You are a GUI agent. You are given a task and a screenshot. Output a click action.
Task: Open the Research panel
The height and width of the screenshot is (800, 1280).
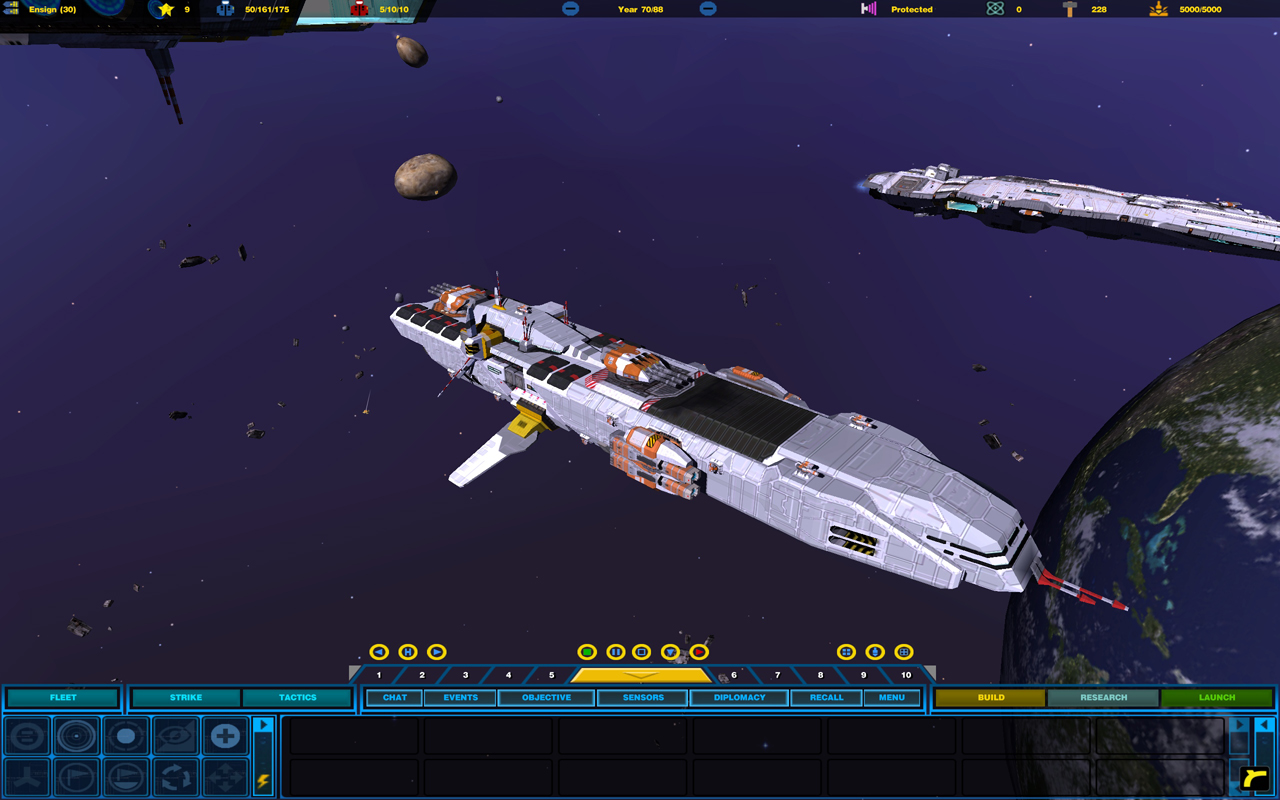point(1103,697)
